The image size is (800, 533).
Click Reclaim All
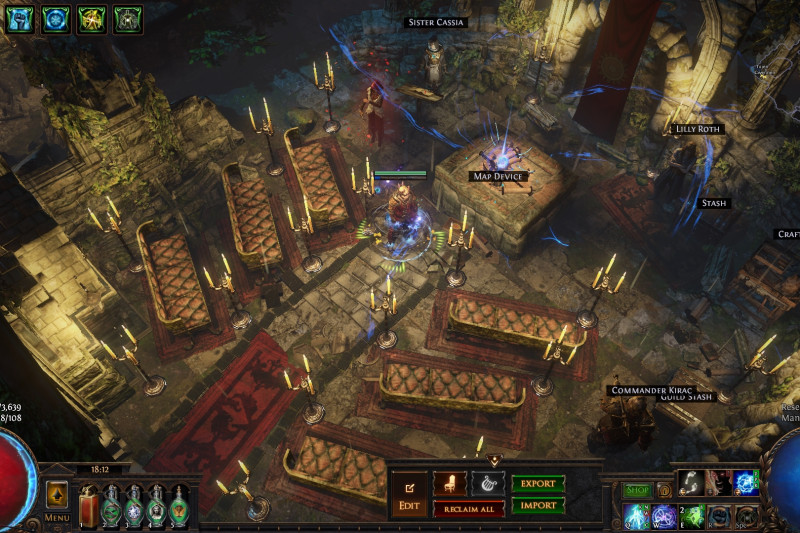pyautogui.click(x=468, y=509)
